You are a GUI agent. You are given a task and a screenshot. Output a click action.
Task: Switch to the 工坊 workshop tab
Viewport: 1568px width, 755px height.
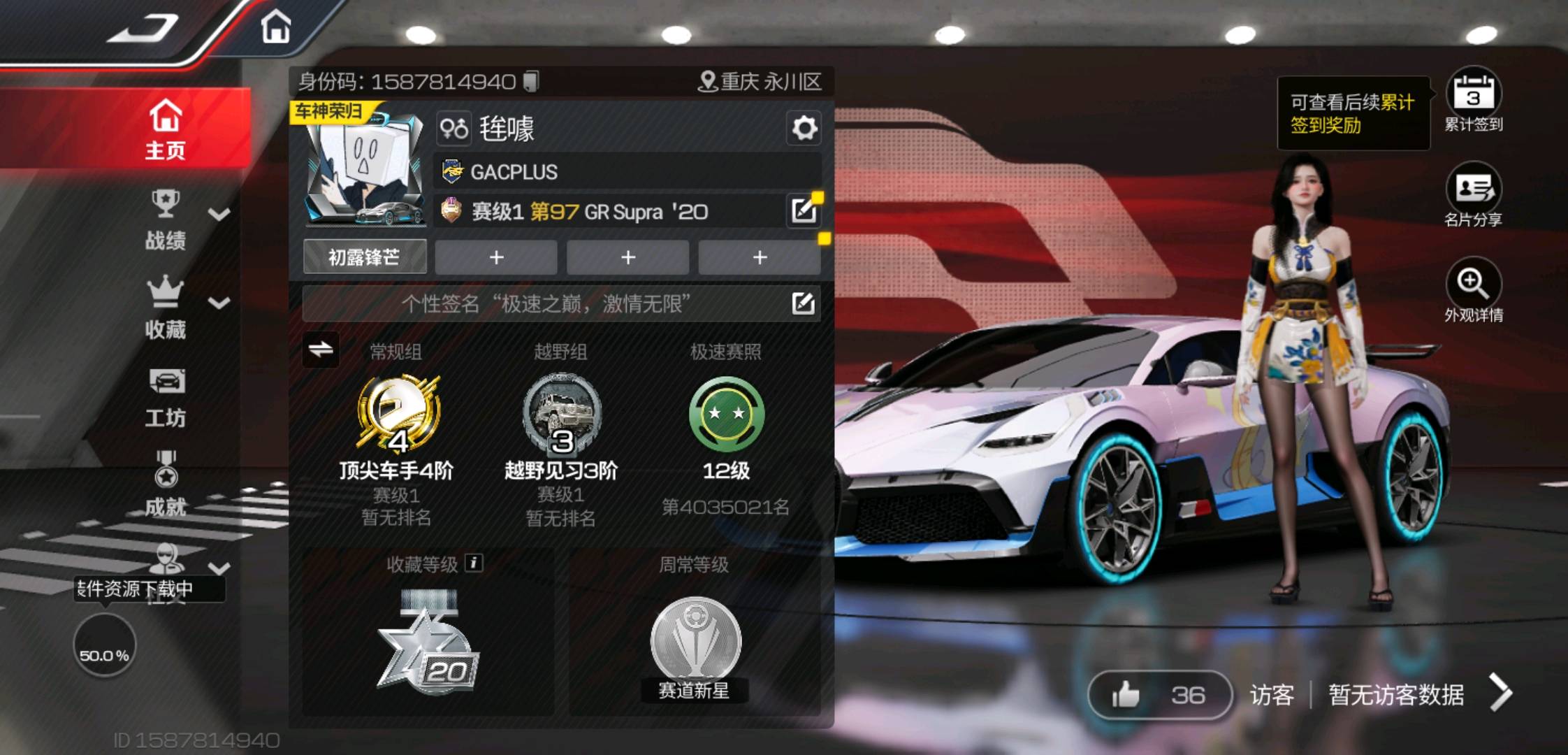166,397
